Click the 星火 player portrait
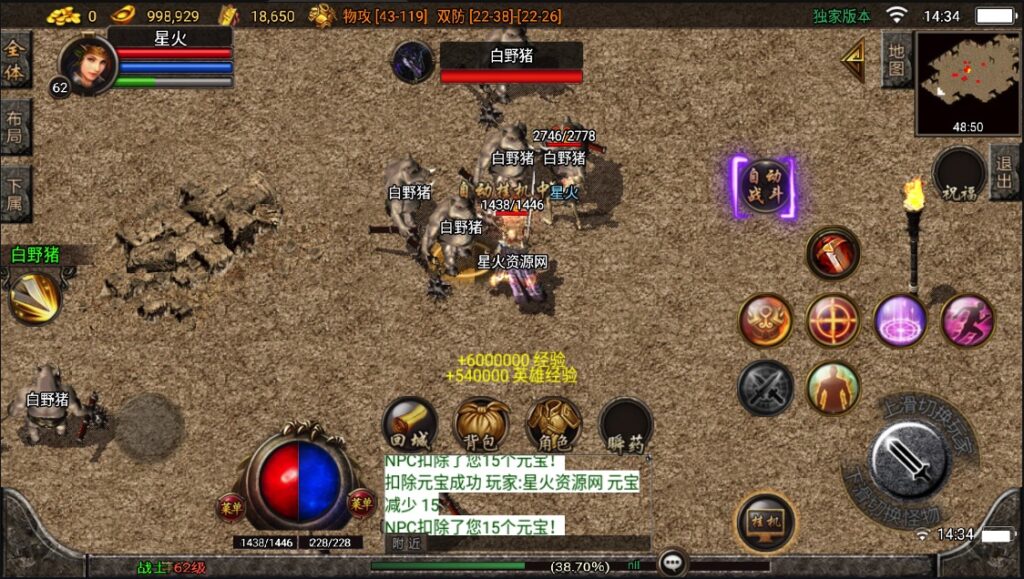Viewport: 1024px width, 579px height. click(88, 65)
